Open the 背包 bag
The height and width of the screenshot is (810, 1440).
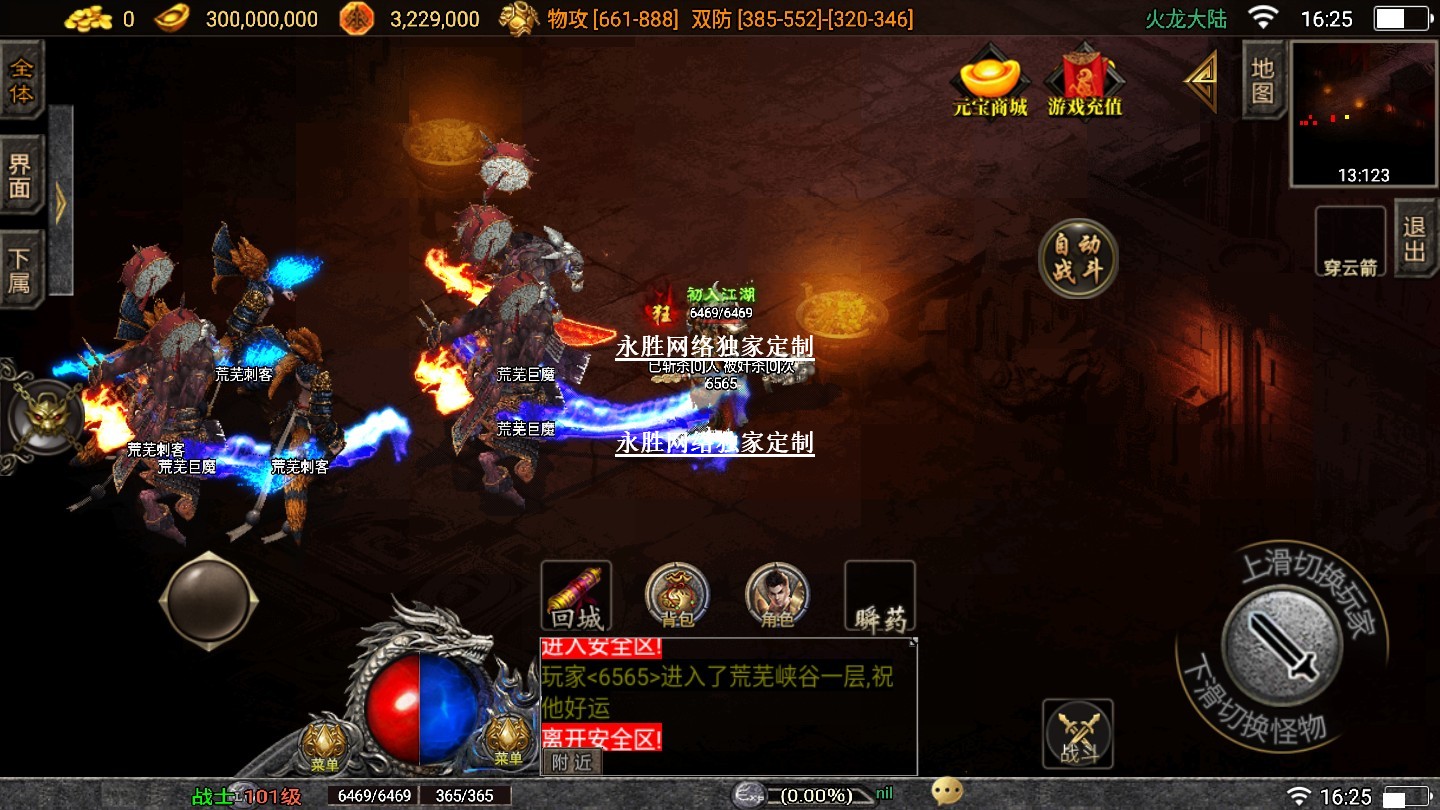677,596
